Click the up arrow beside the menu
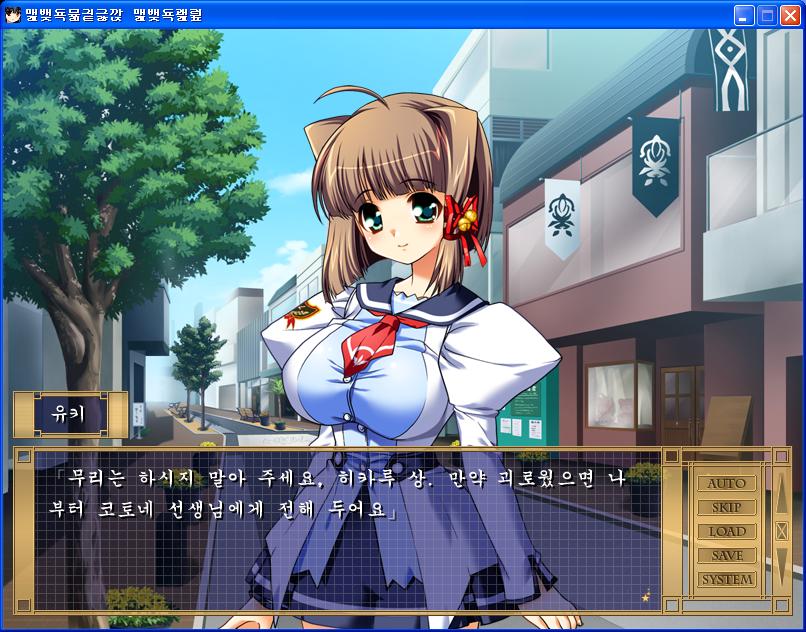The image size is (806, 632). click(782, 492)
